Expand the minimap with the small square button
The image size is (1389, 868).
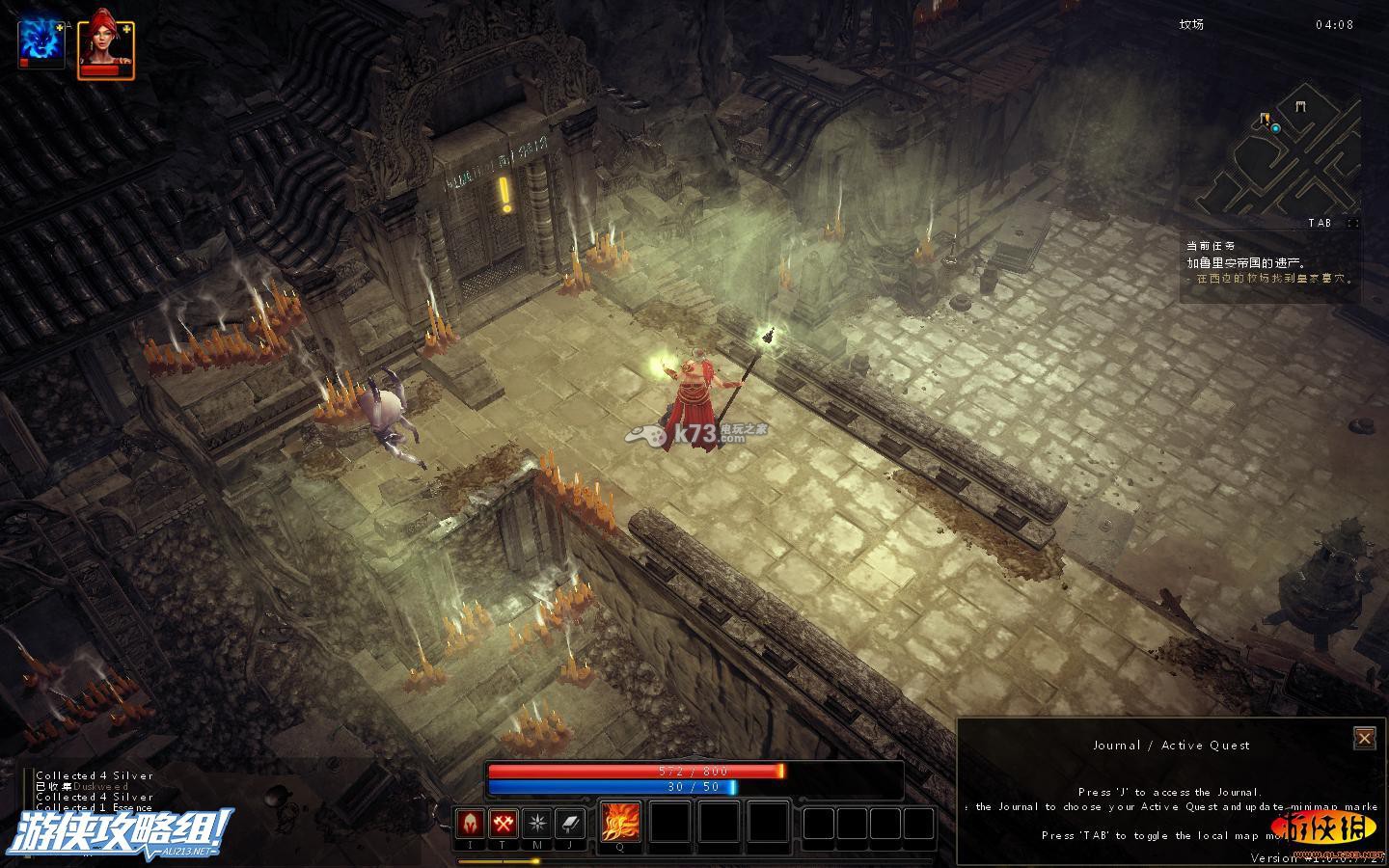click(1352, 223)
